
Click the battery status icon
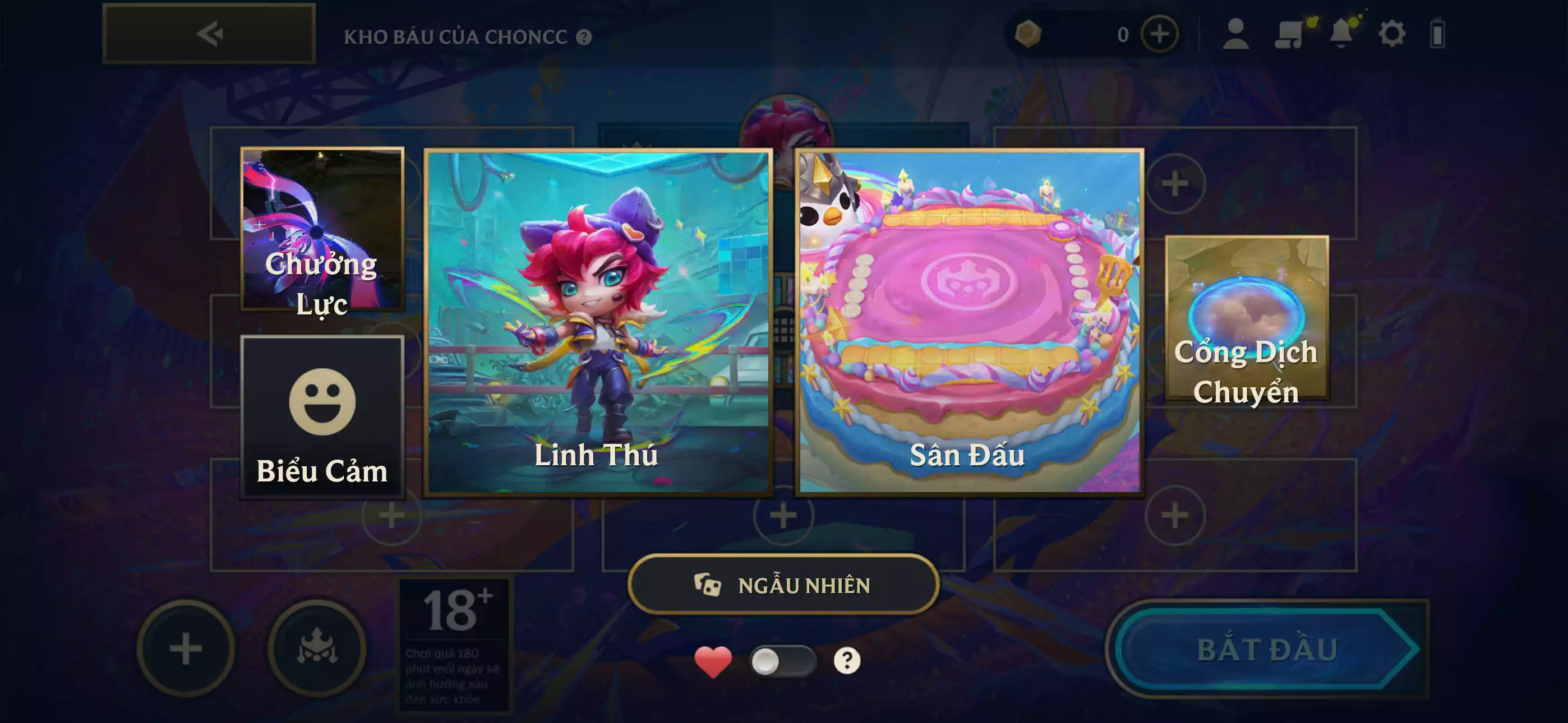(x=1437, y=36)
